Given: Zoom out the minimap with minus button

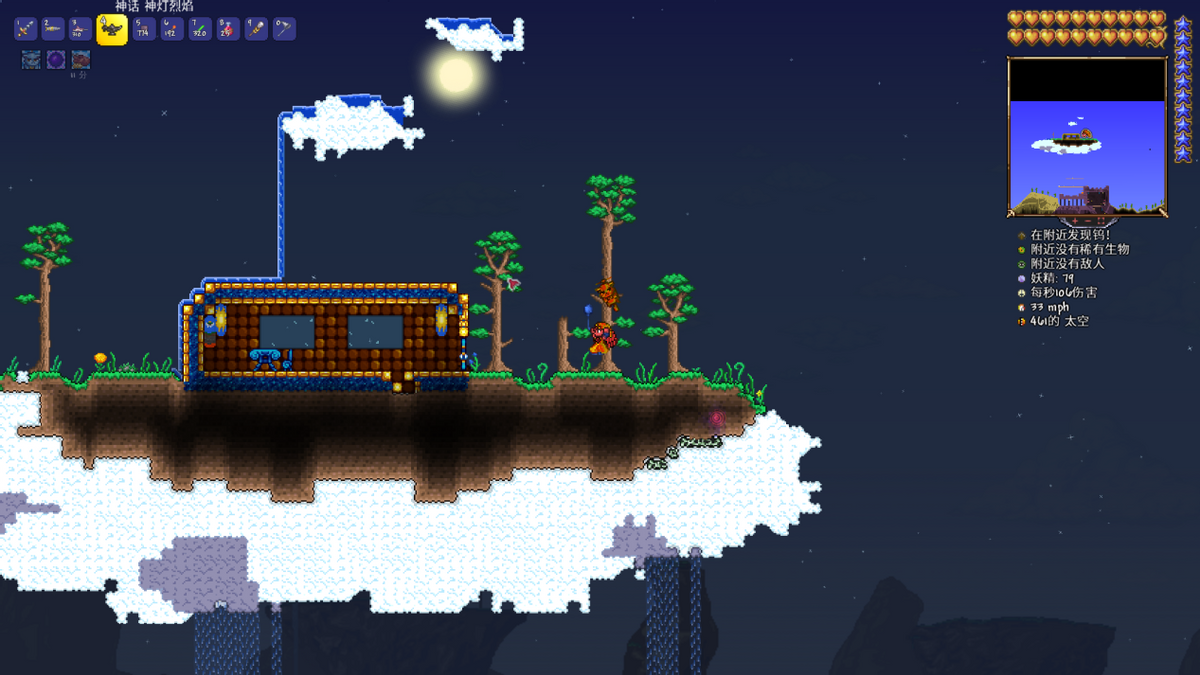Looking at the screenshot, I should tap(1087, 220).
